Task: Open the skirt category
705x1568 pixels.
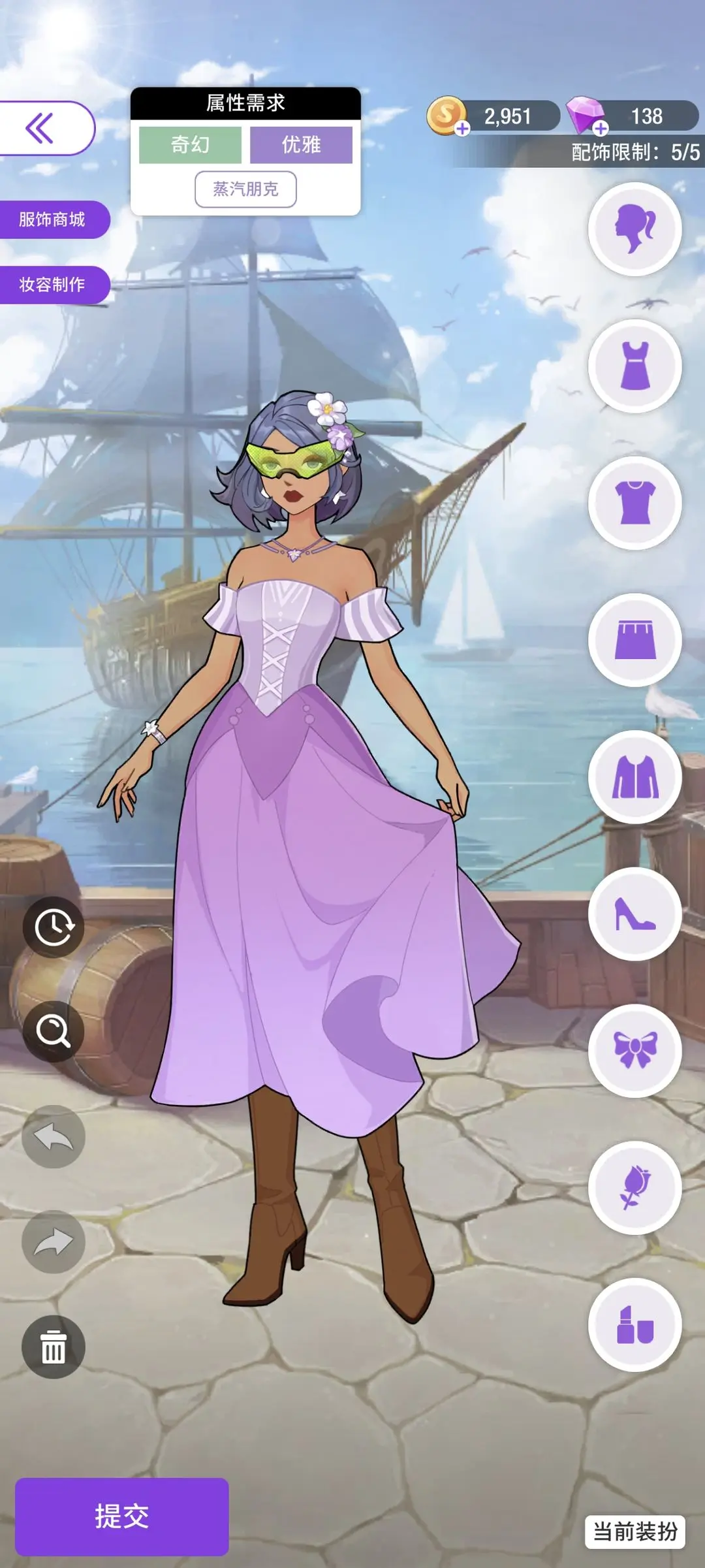Action: tap(634, 640)
